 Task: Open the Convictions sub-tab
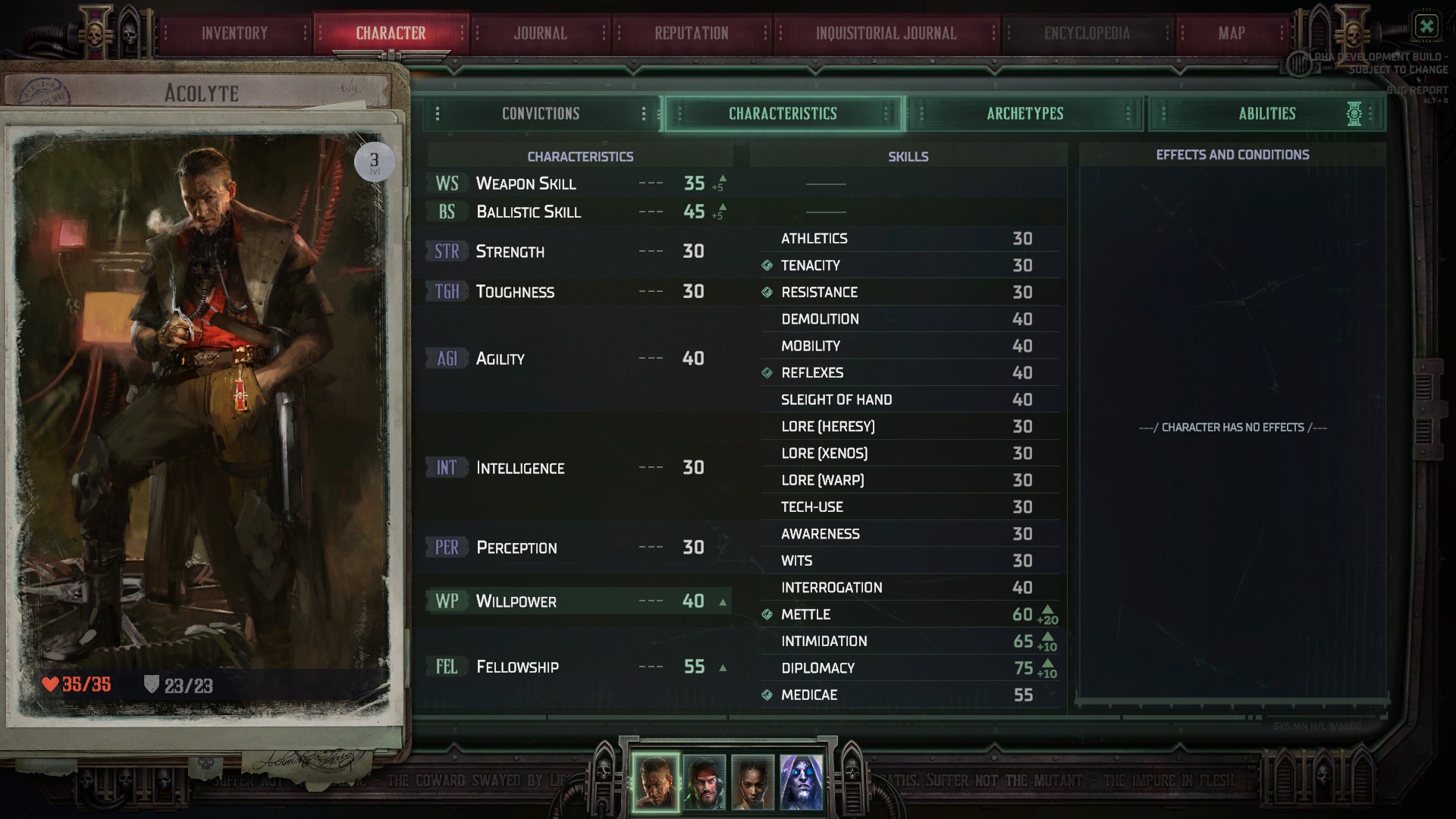[541, 113]
